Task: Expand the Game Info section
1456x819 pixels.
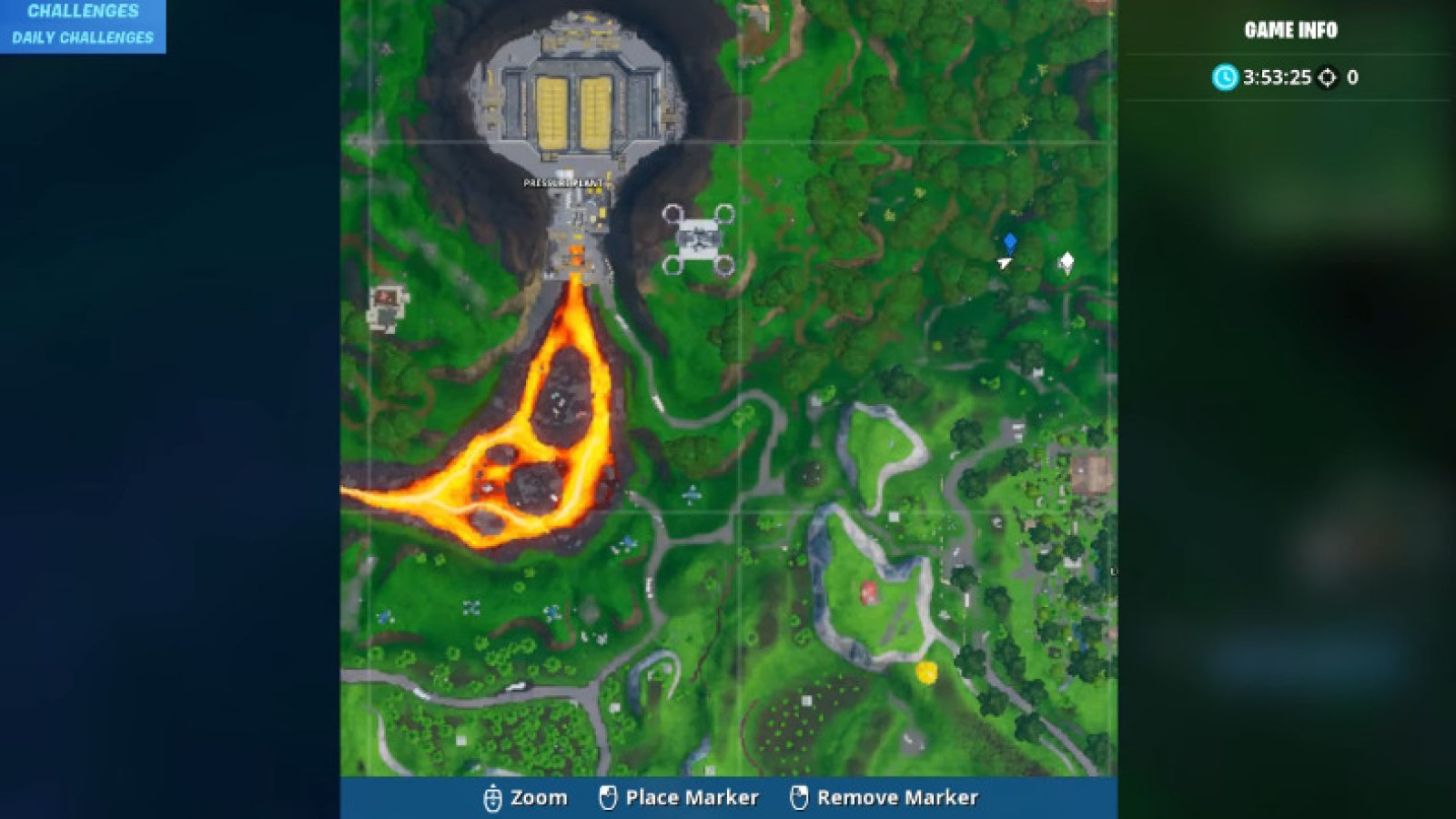Action: pos(1289,29)
